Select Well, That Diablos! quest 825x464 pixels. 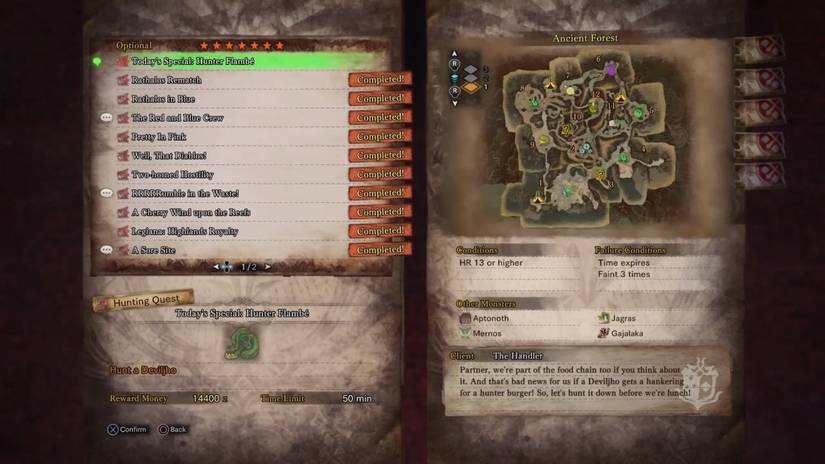240,156
